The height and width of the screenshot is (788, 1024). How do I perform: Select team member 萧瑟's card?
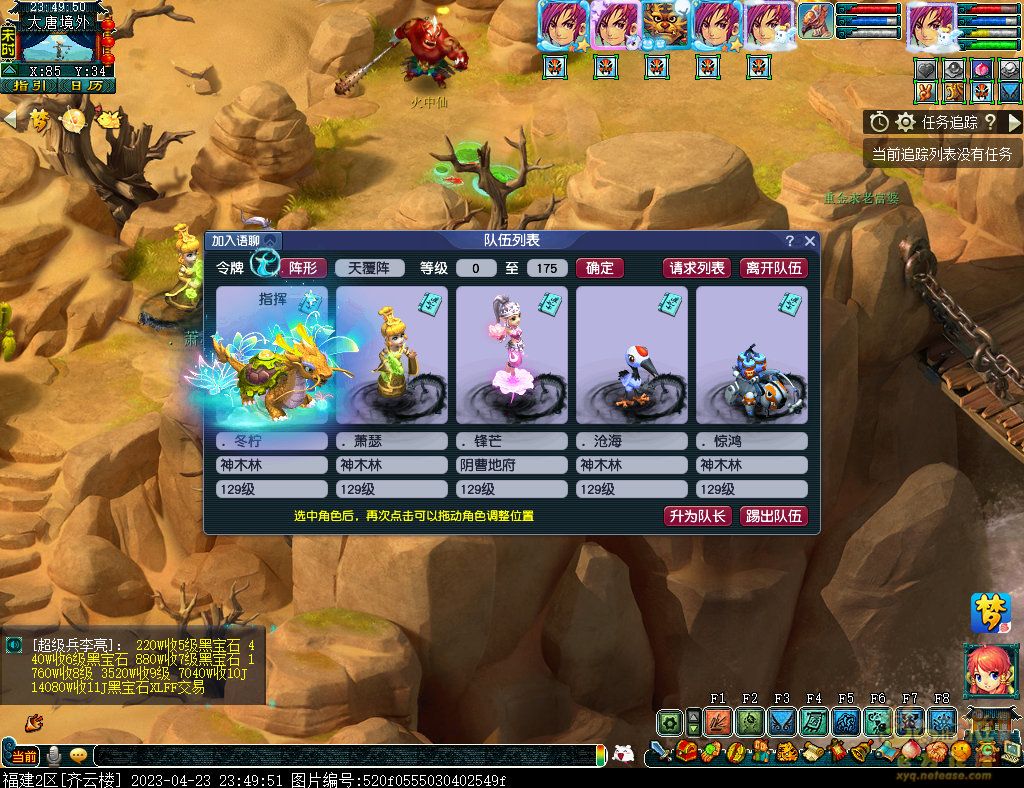(x=391, y=356)
